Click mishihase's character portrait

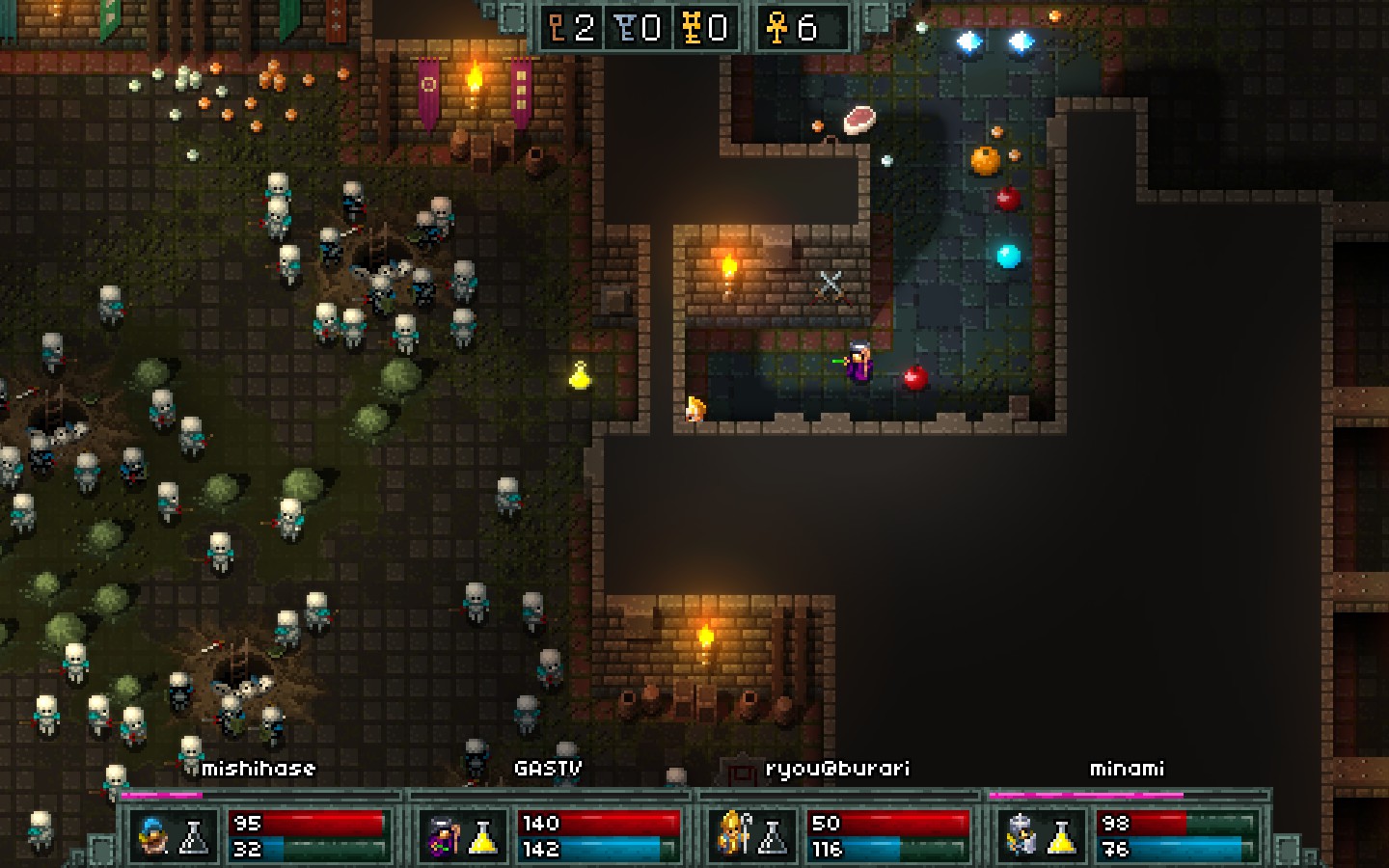point(152,835)
